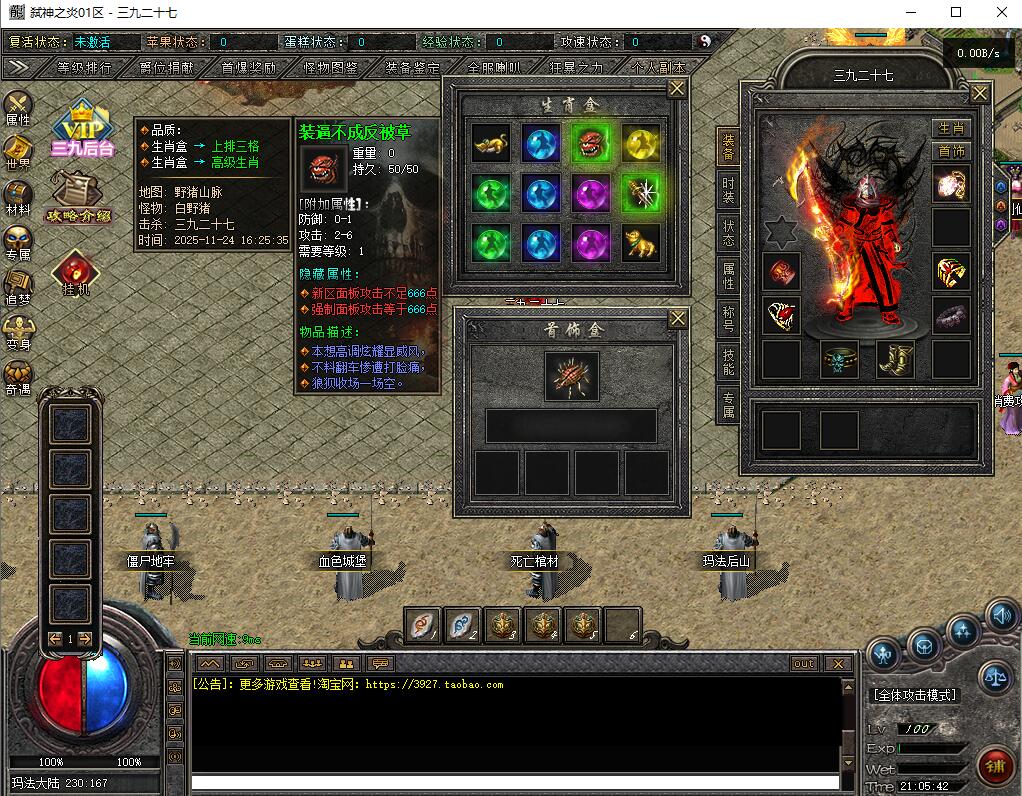Click the 首饰 button in character panel
The width and height of the screenshot is (1022, 796).
tap(952, 151)
